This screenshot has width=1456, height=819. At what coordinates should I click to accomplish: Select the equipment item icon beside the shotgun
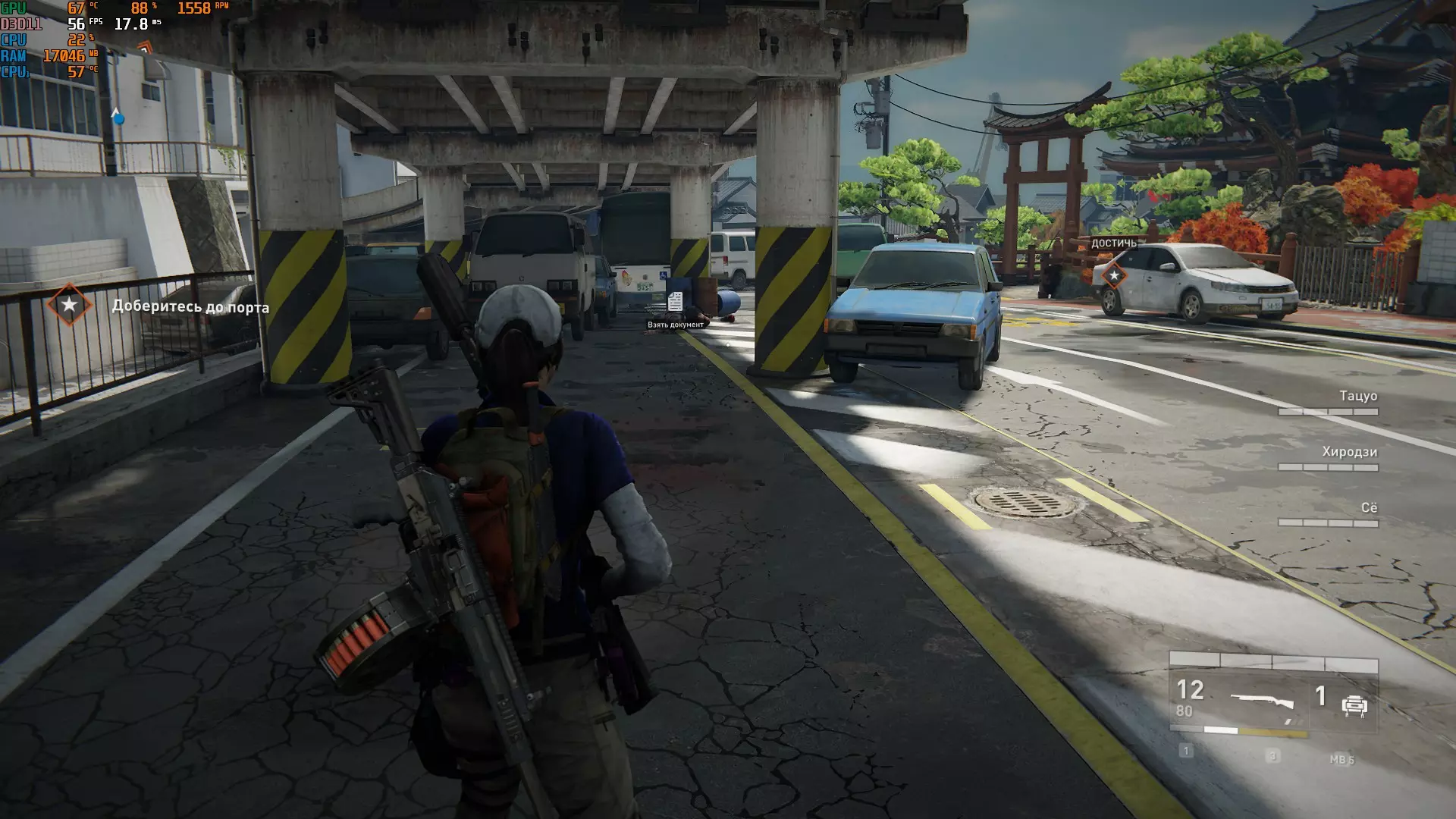click(x=1354, y=706)
